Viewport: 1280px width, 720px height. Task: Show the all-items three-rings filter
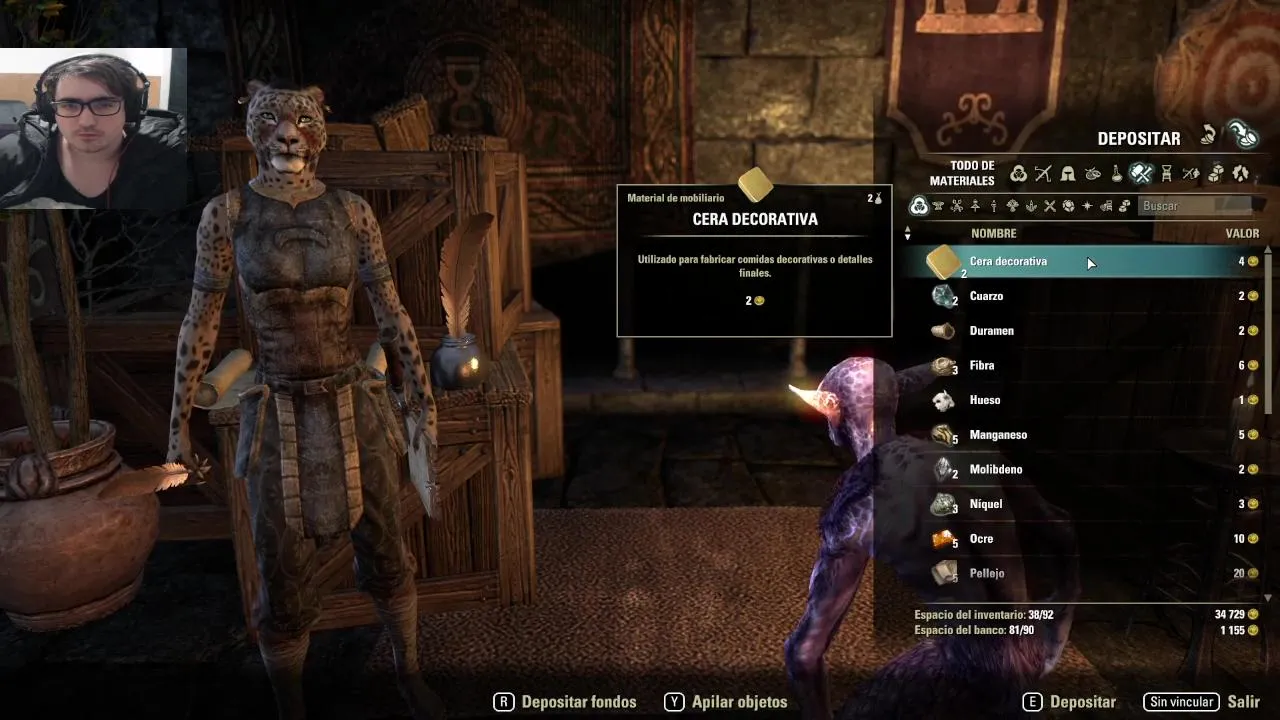[x=1018, y=174]
